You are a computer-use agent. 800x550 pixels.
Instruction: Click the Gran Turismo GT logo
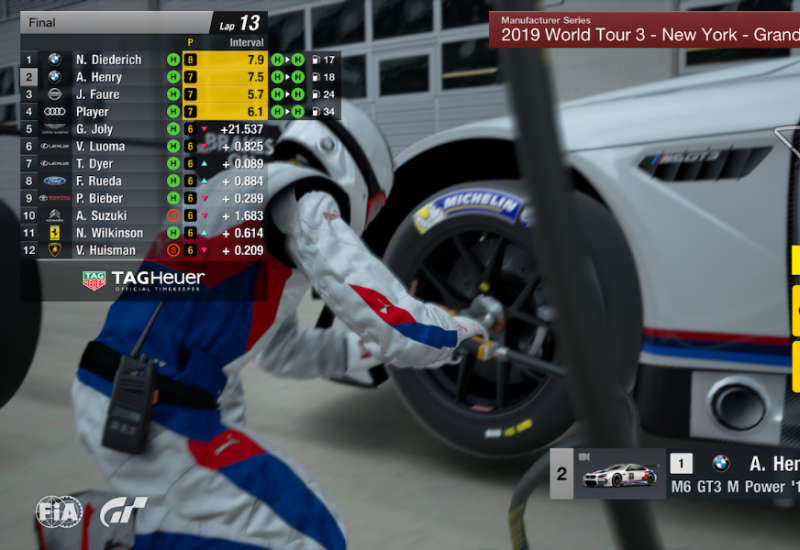pos(123,513)
